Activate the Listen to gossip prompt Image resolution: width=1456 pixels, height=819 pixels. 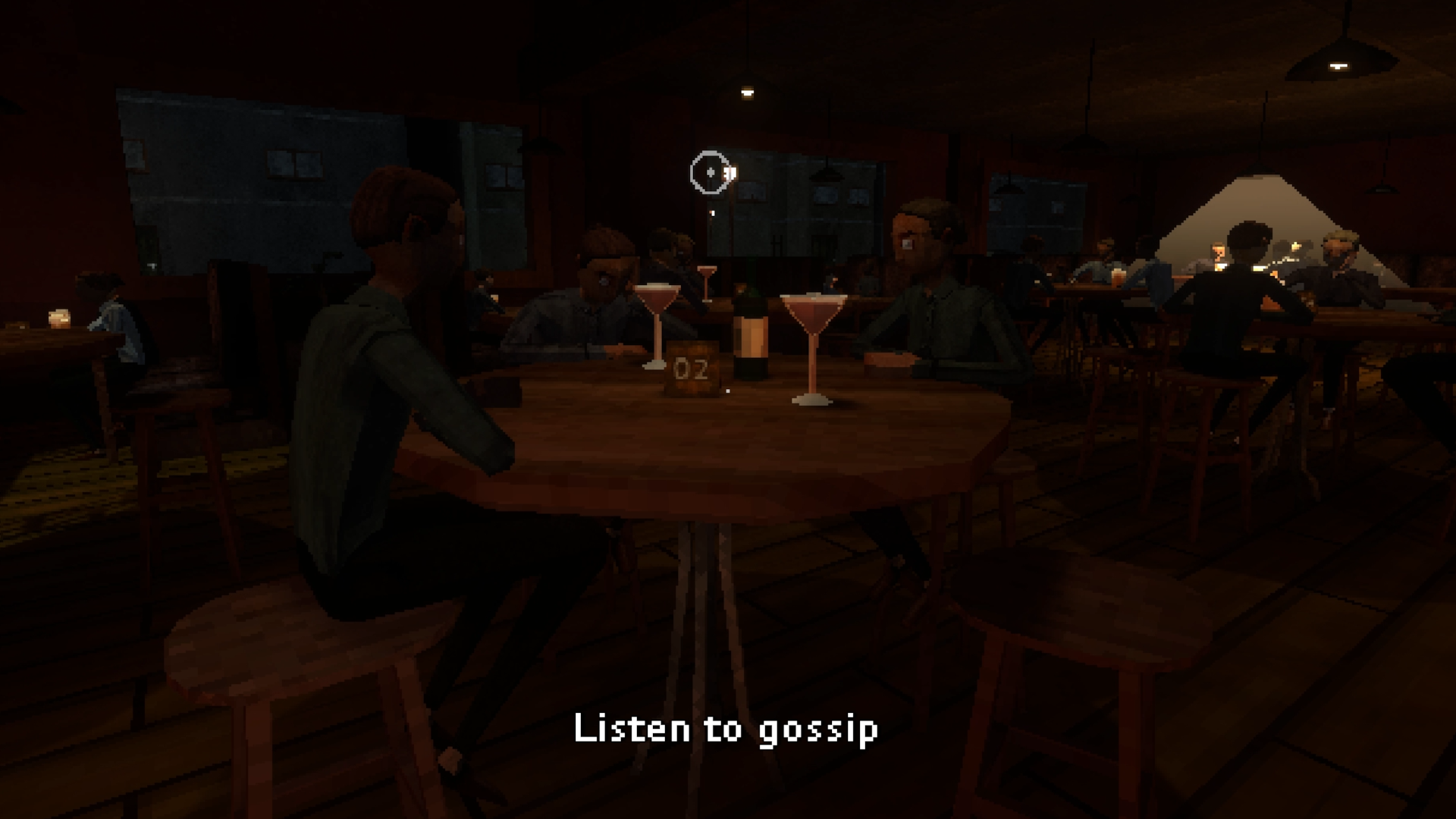(726, 730)
